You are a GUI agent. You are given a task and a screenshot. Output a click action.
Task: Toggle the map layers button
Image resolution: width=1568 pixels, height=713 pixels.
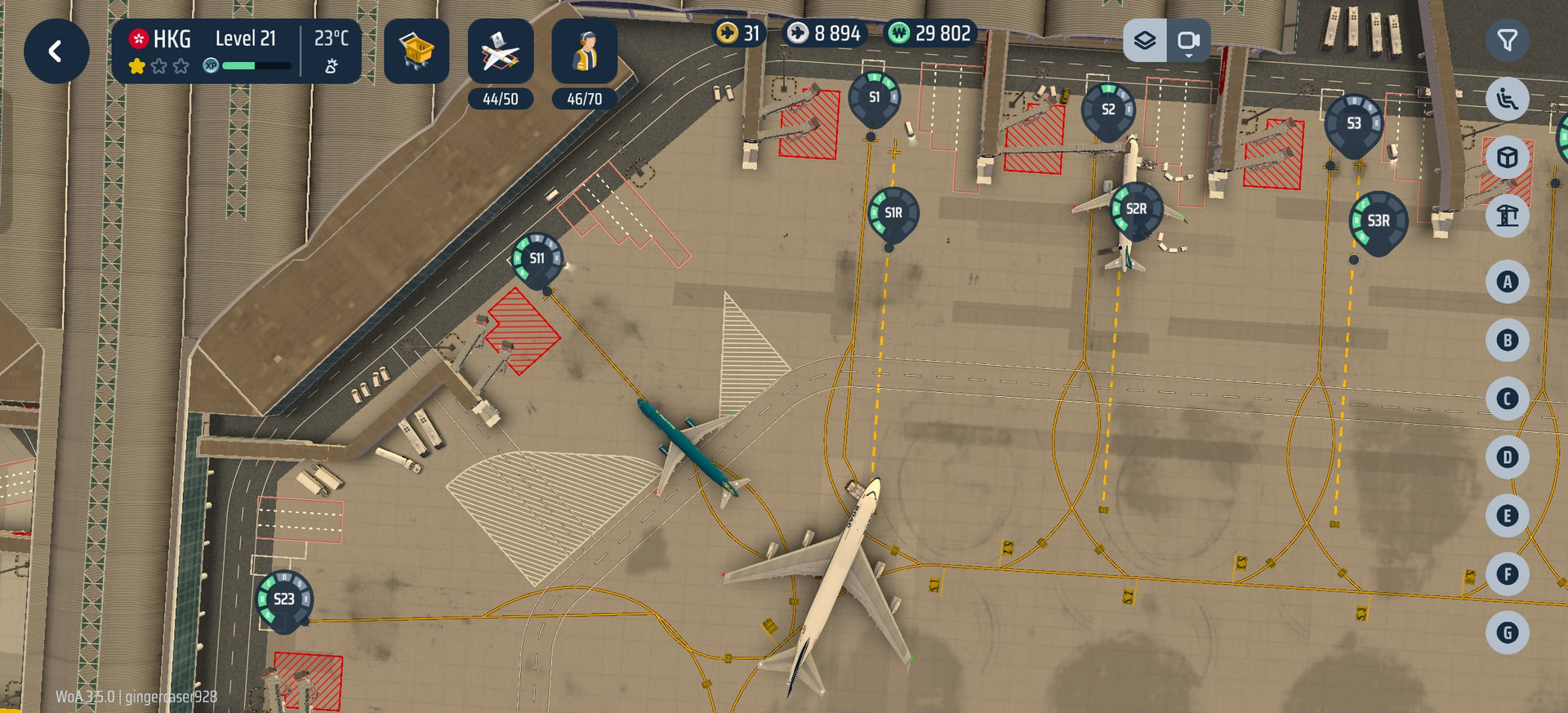coord(1145,40)
